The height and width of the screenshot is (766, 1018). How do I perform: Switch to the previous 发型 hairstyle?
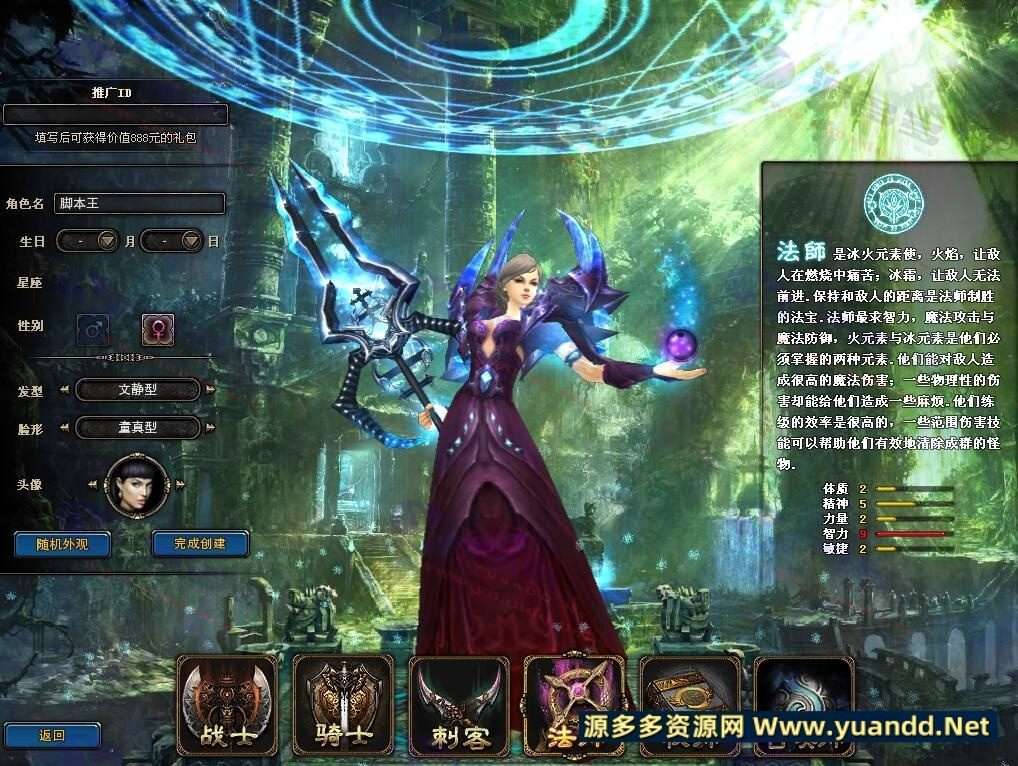coord(65,390)
